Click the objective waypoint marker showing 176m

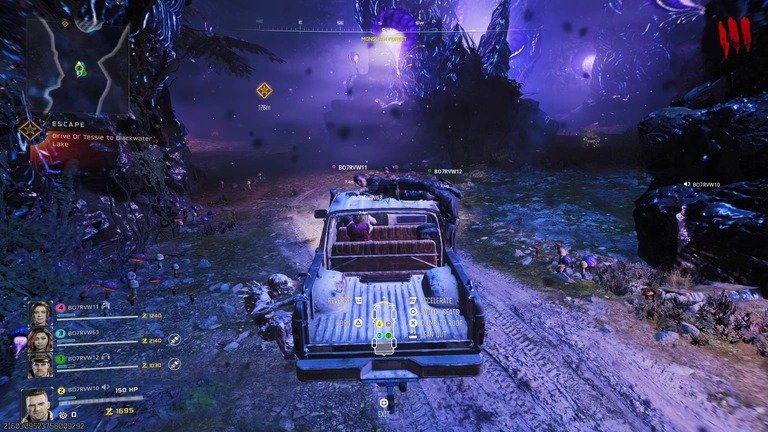click(x=264, y=91)
